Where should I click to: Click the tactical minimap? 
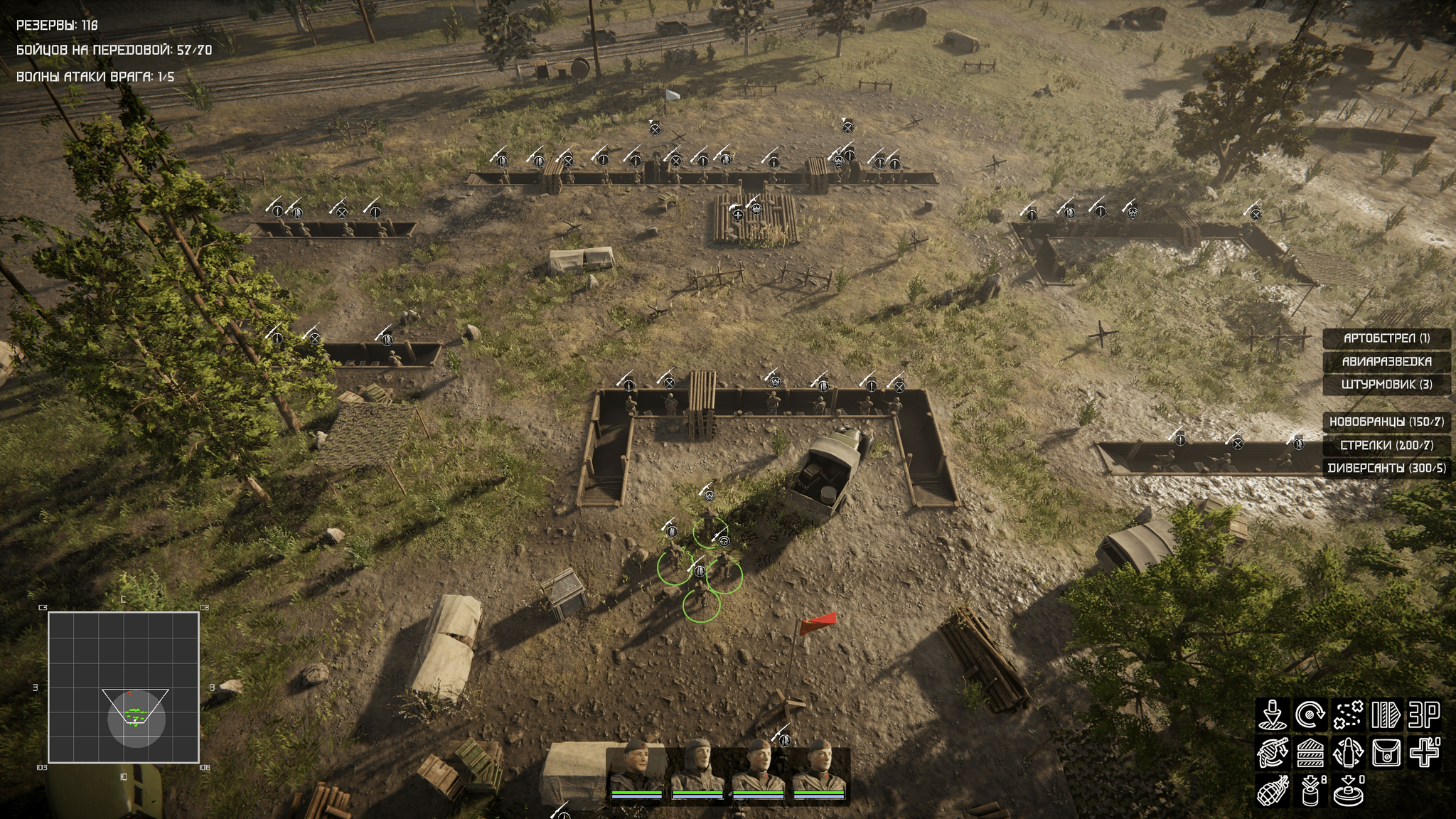tap(123, 687)
